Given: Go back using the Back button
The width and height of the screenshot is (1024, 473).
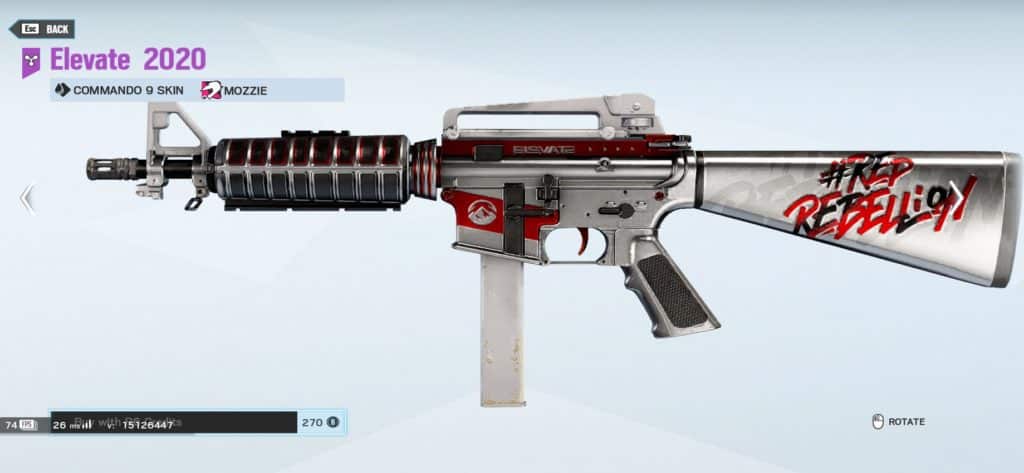Looking at the screenshot, I should 42,29.
